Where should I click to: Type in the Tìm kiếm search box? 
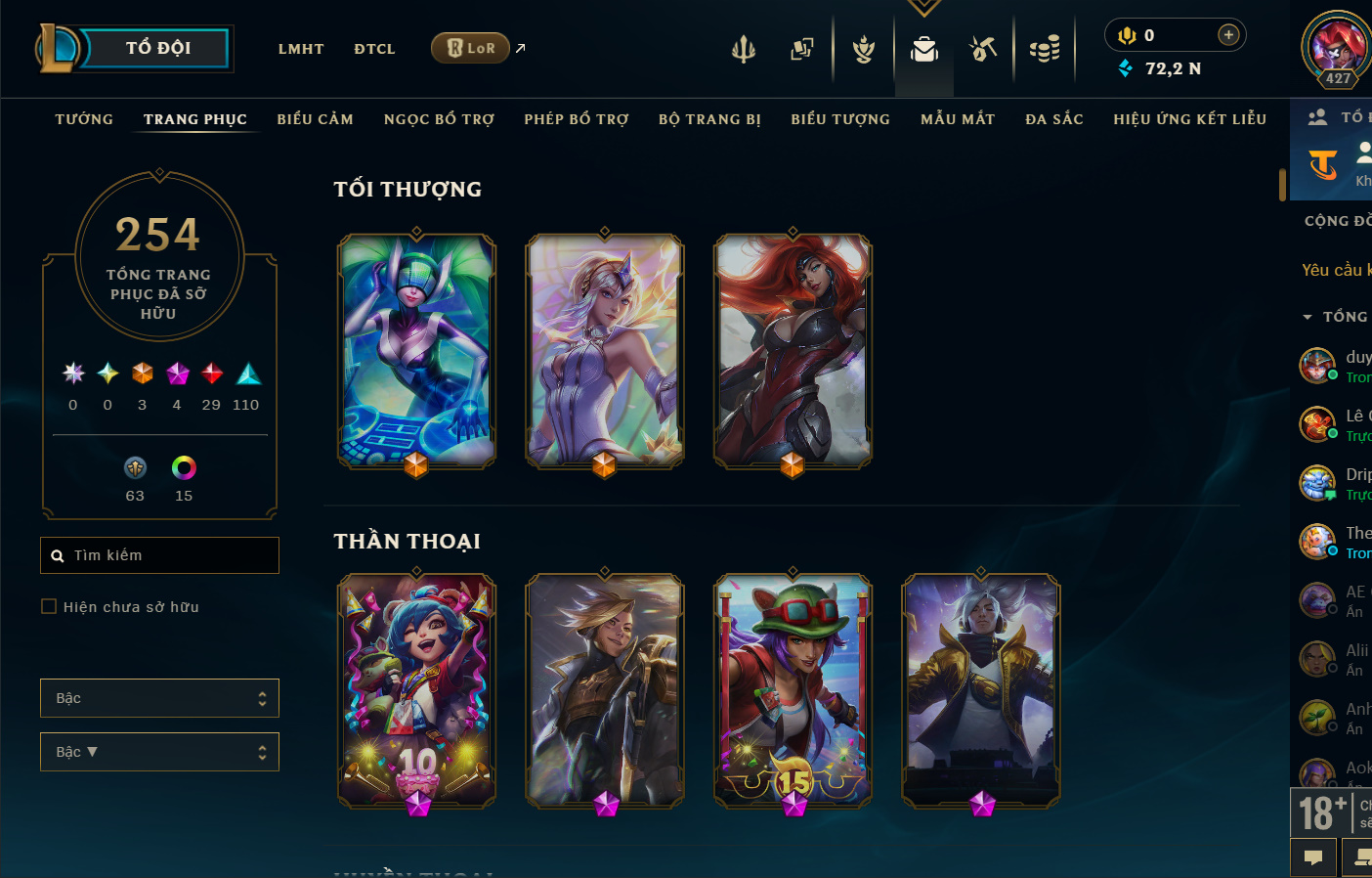(x=166, y=555)
